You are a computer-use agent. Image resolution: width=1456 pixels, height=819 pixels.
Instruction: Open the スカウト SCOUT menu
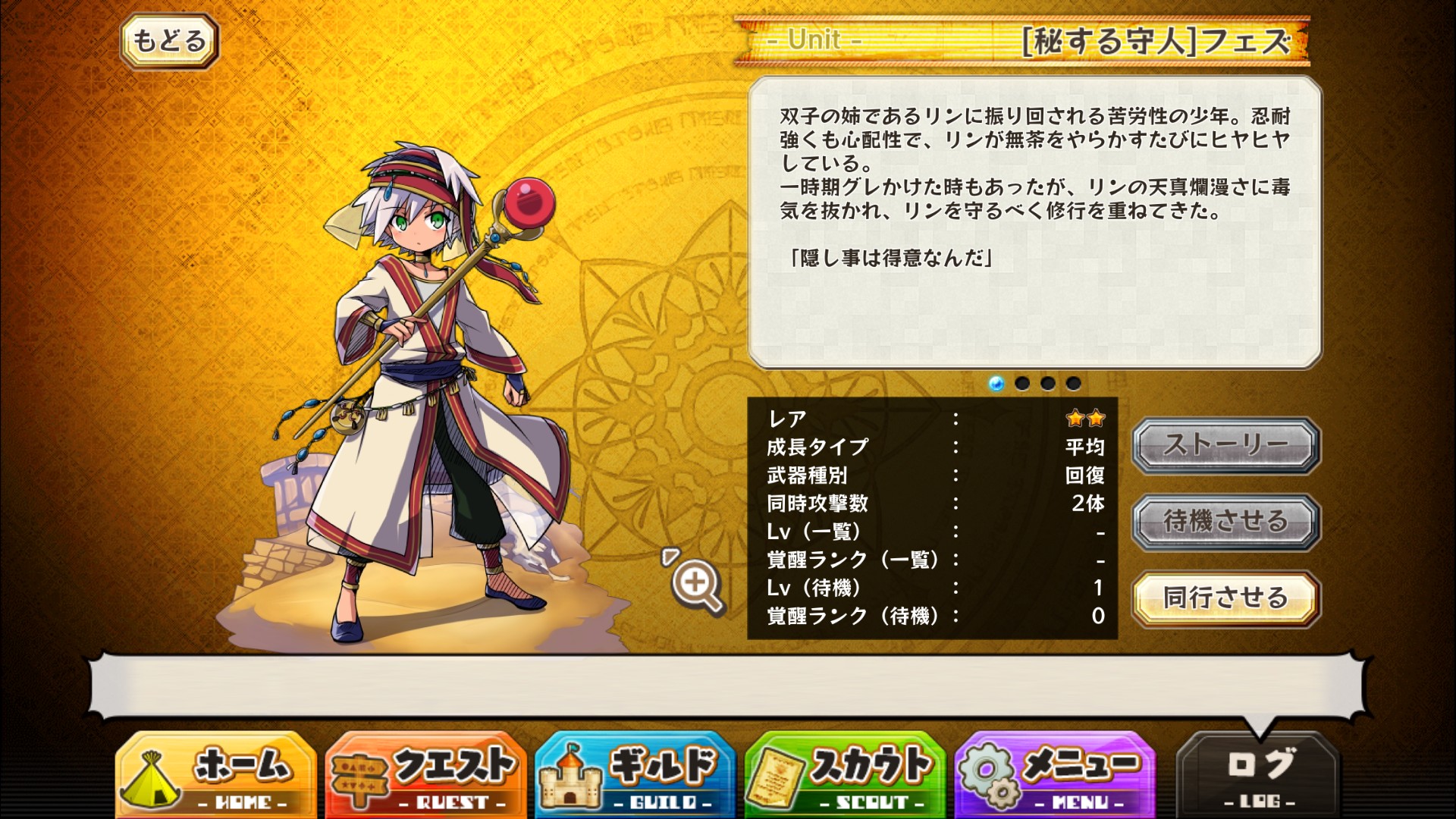click(x=845, y=775)
